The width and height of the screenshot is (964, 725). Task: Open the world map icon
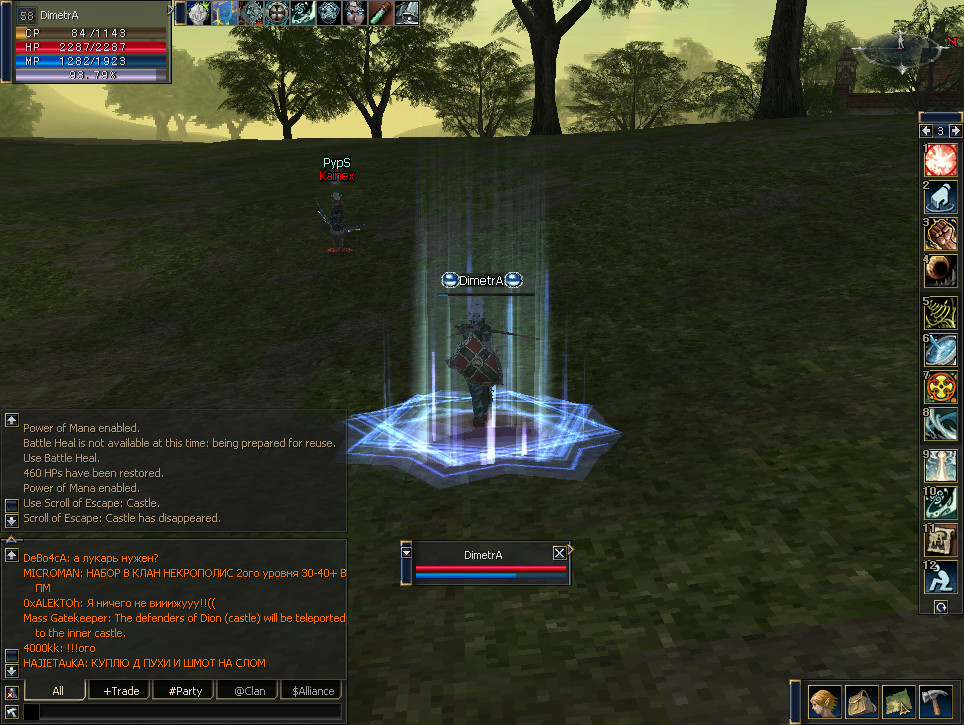point(899,701)
